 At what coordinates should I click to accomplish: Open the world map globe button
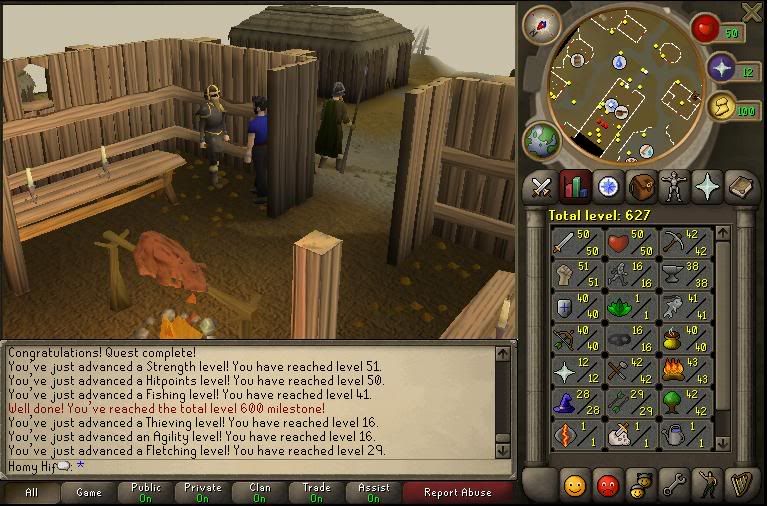(x=542, y=140)
